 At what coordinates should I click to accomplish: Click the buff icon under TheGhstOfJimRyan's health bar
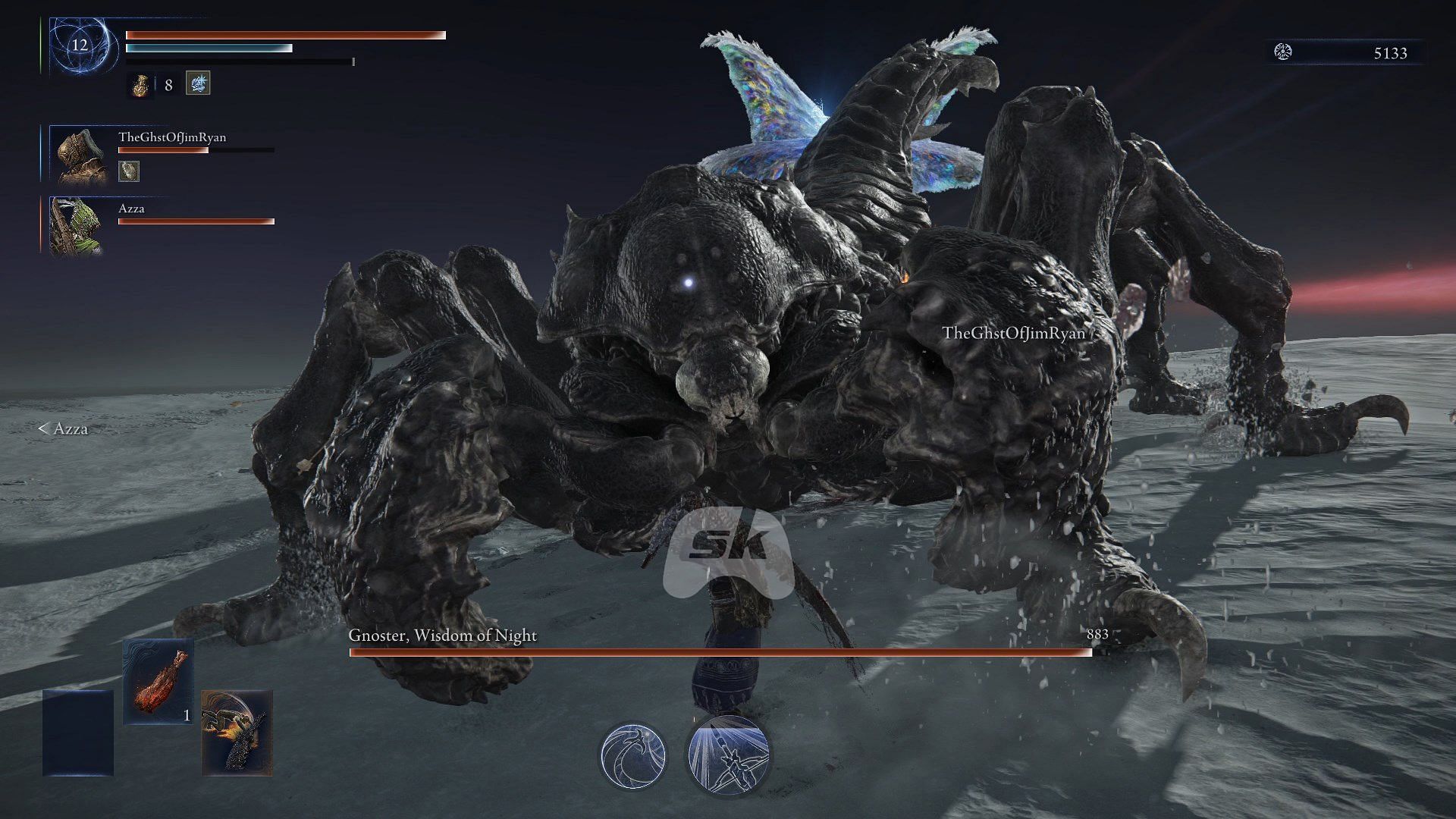129,171
